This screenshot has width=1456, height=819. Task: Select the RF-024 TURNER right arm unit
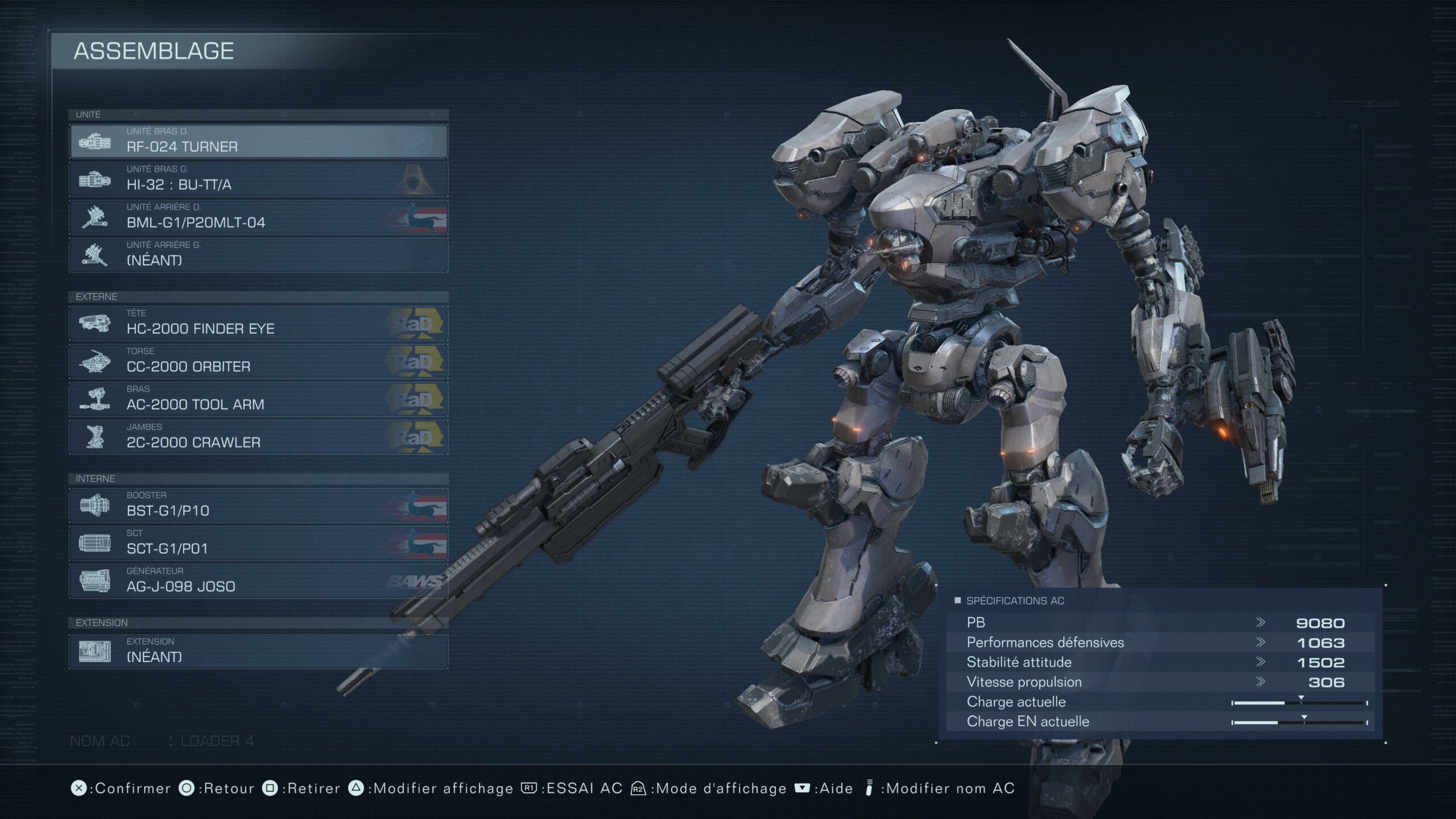coord(259,141)
